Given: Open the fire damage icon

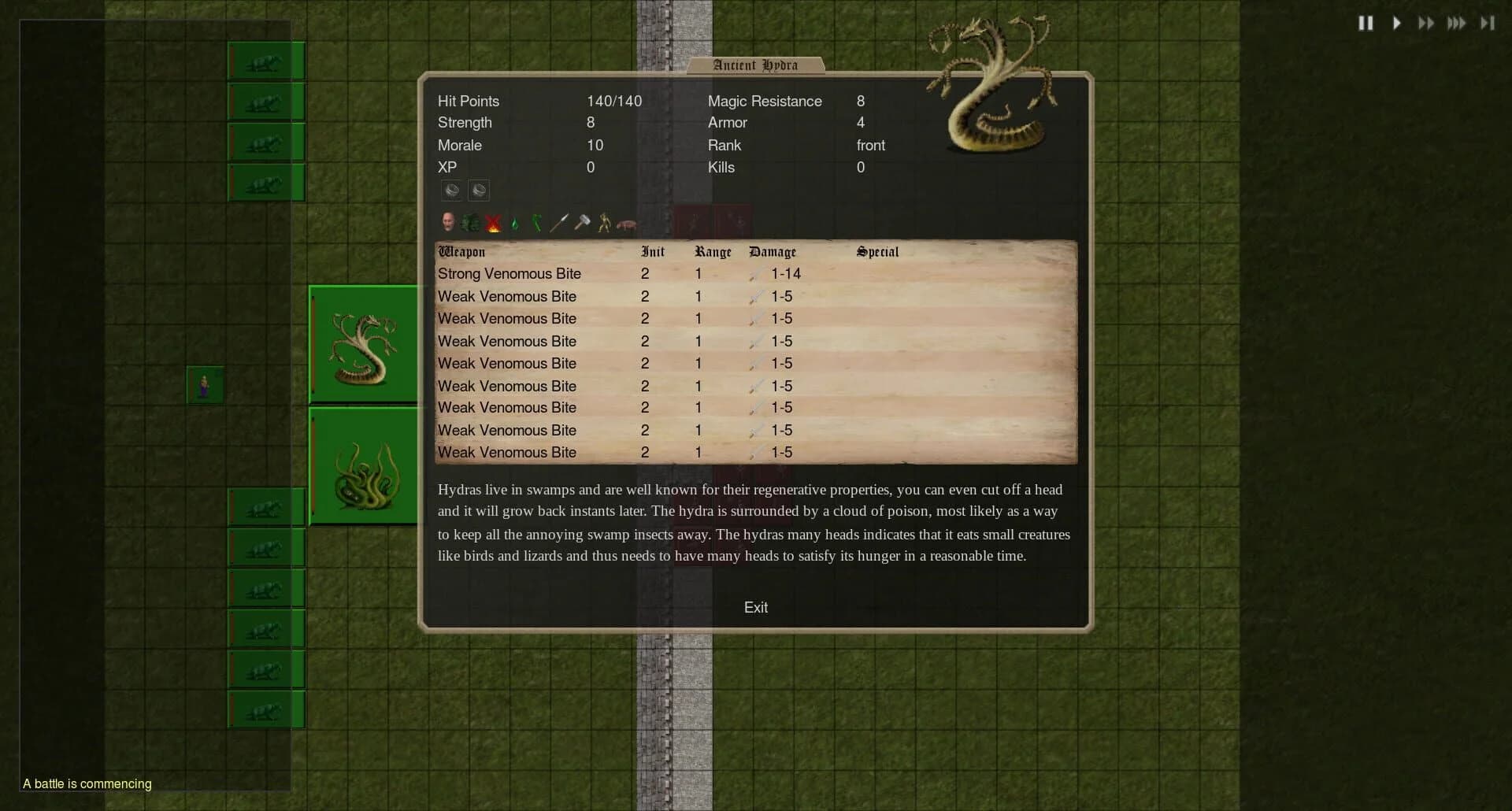Looking at the screenshot, I should 492,223.
